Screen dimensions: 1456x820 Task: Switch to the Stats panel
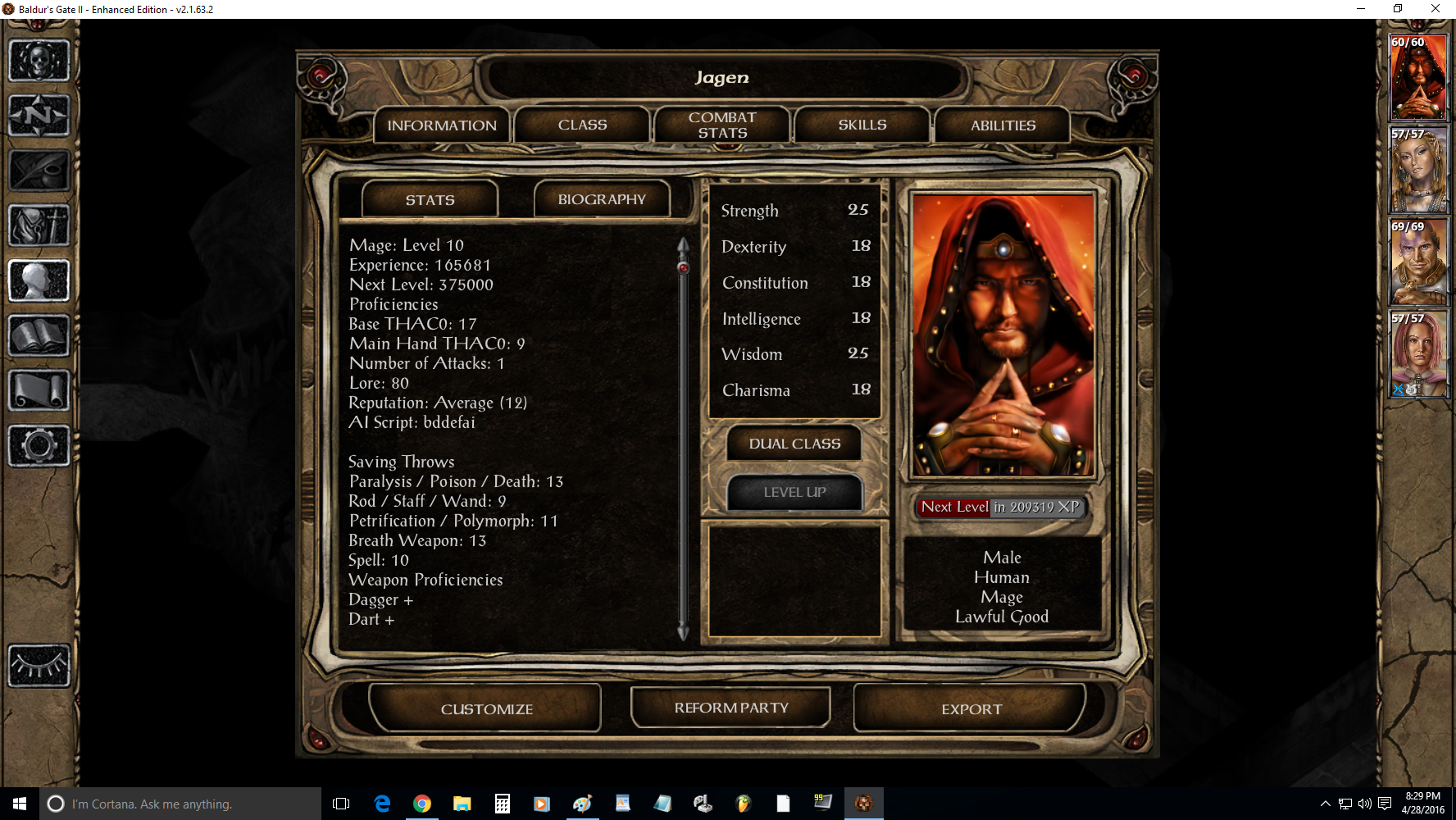pos(430,200)
